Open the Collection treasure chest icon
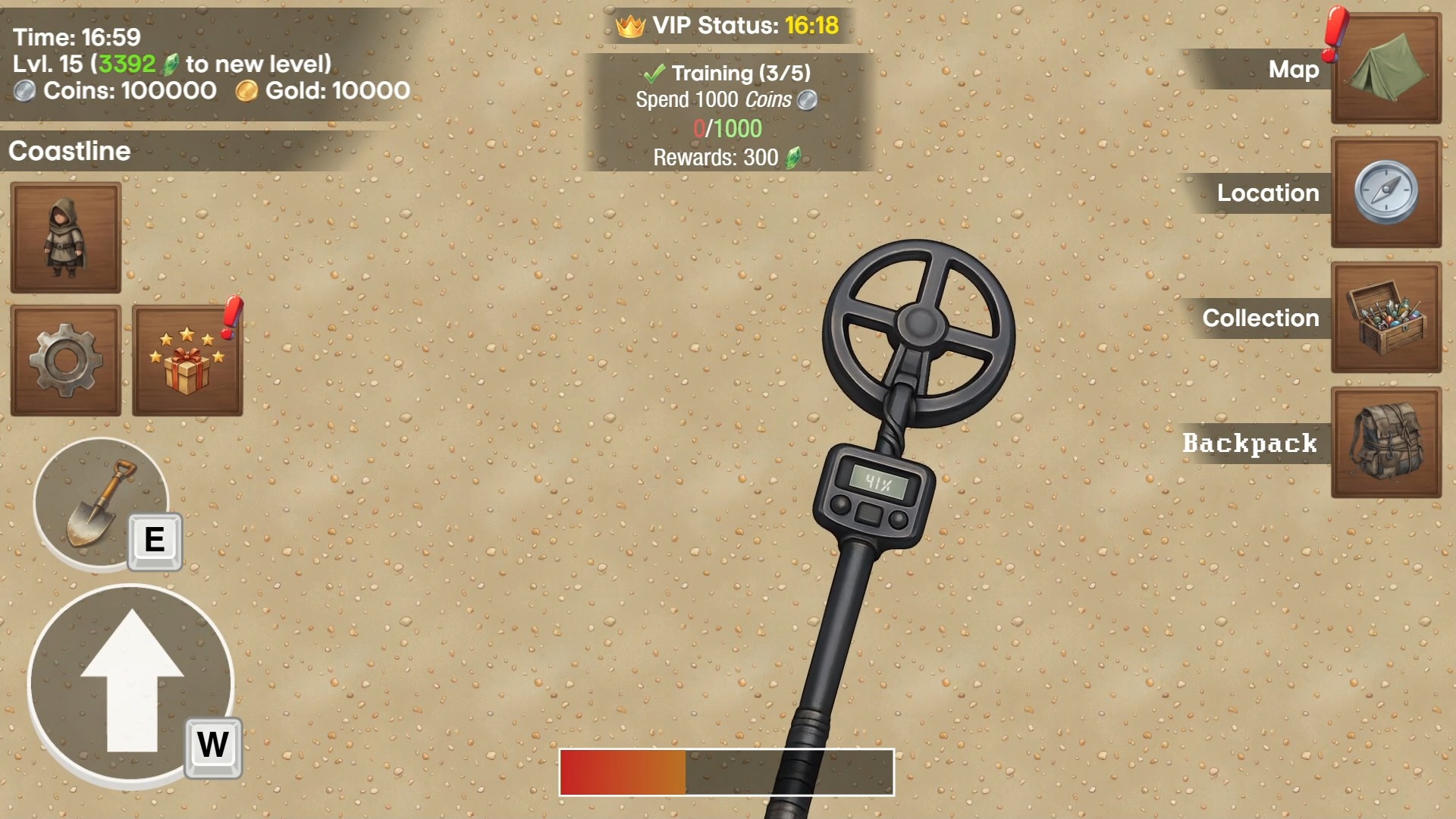The image size is (1456, 819). [1385, 319]
